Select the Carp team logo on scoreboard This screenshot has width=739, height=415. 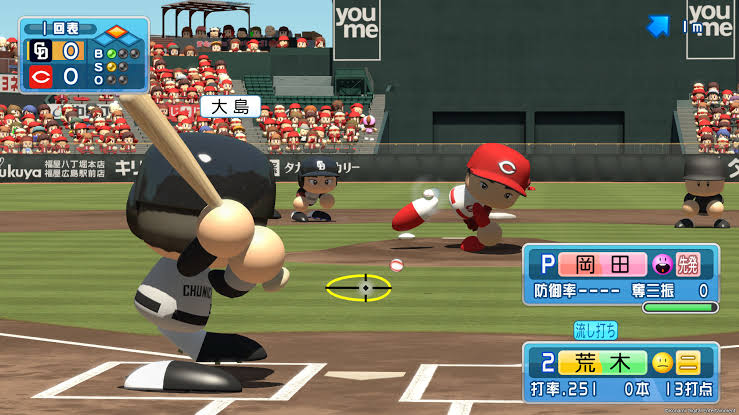[x=40, y=77]
